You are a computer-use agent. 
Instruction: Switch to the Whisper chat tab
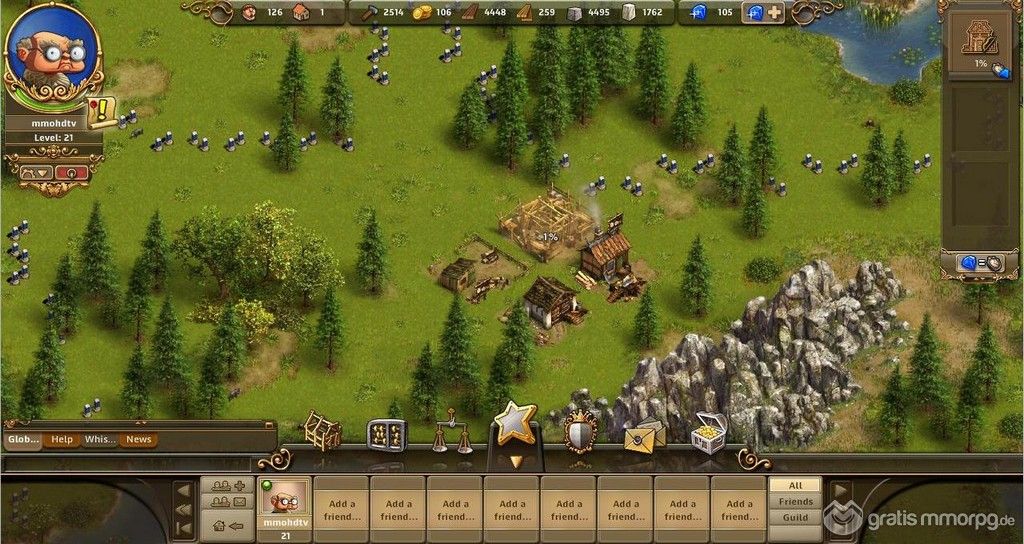pos(100,439)
